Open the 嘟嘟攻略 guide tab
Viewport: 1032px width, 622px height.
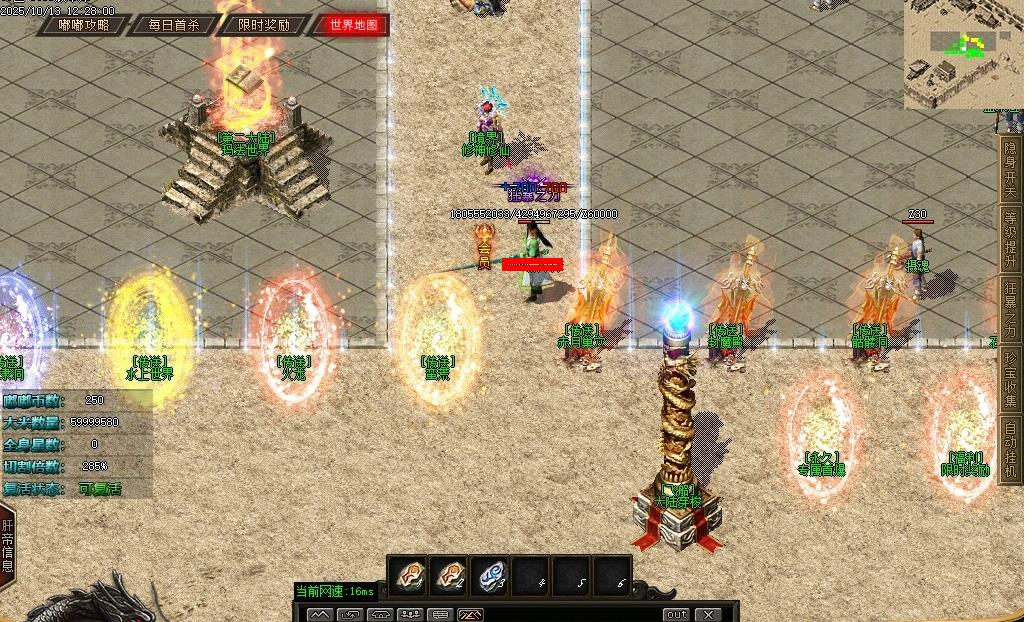(x=84, y=25)
